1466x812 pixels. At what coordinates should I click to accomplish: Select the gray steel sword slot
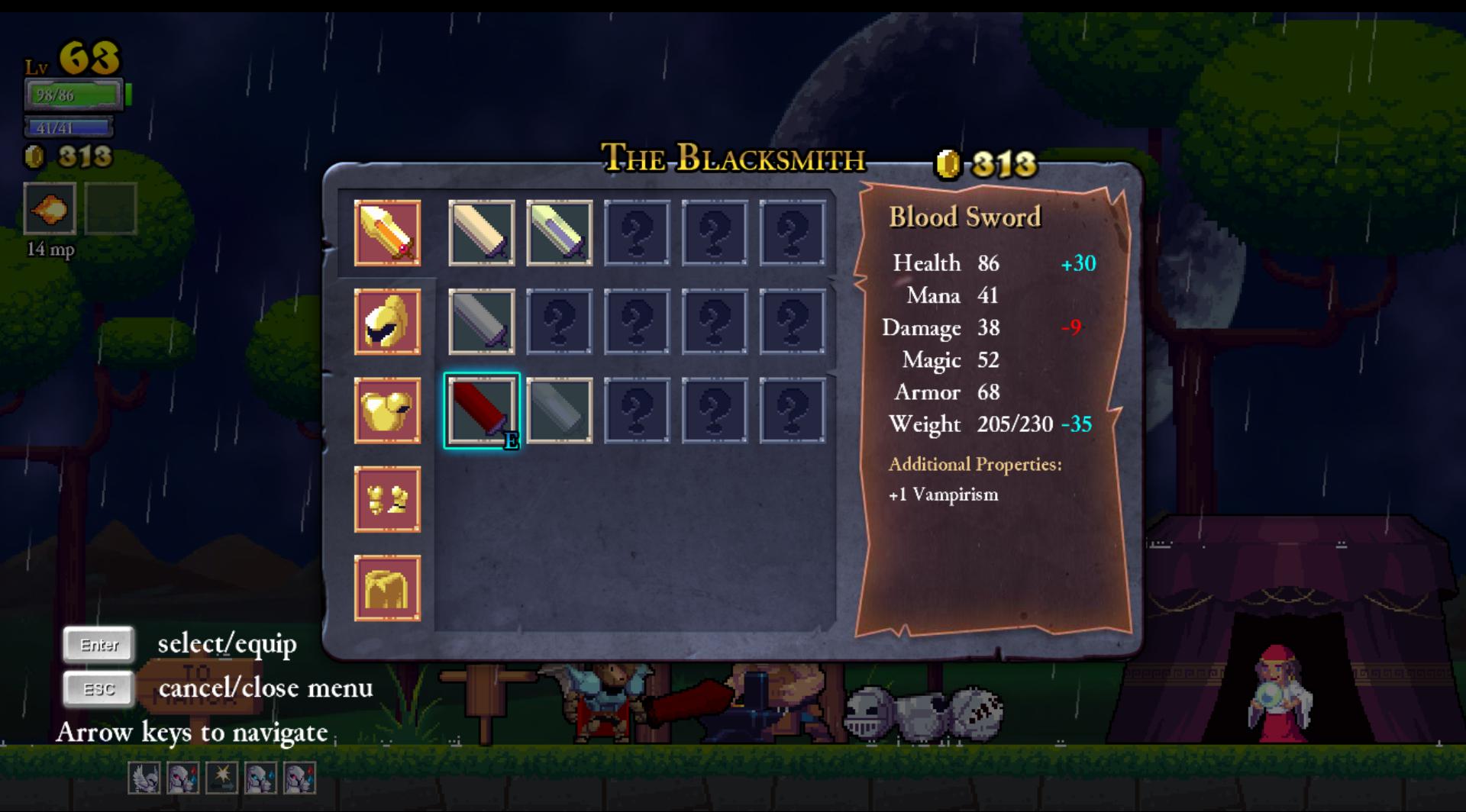click(482, 321)
